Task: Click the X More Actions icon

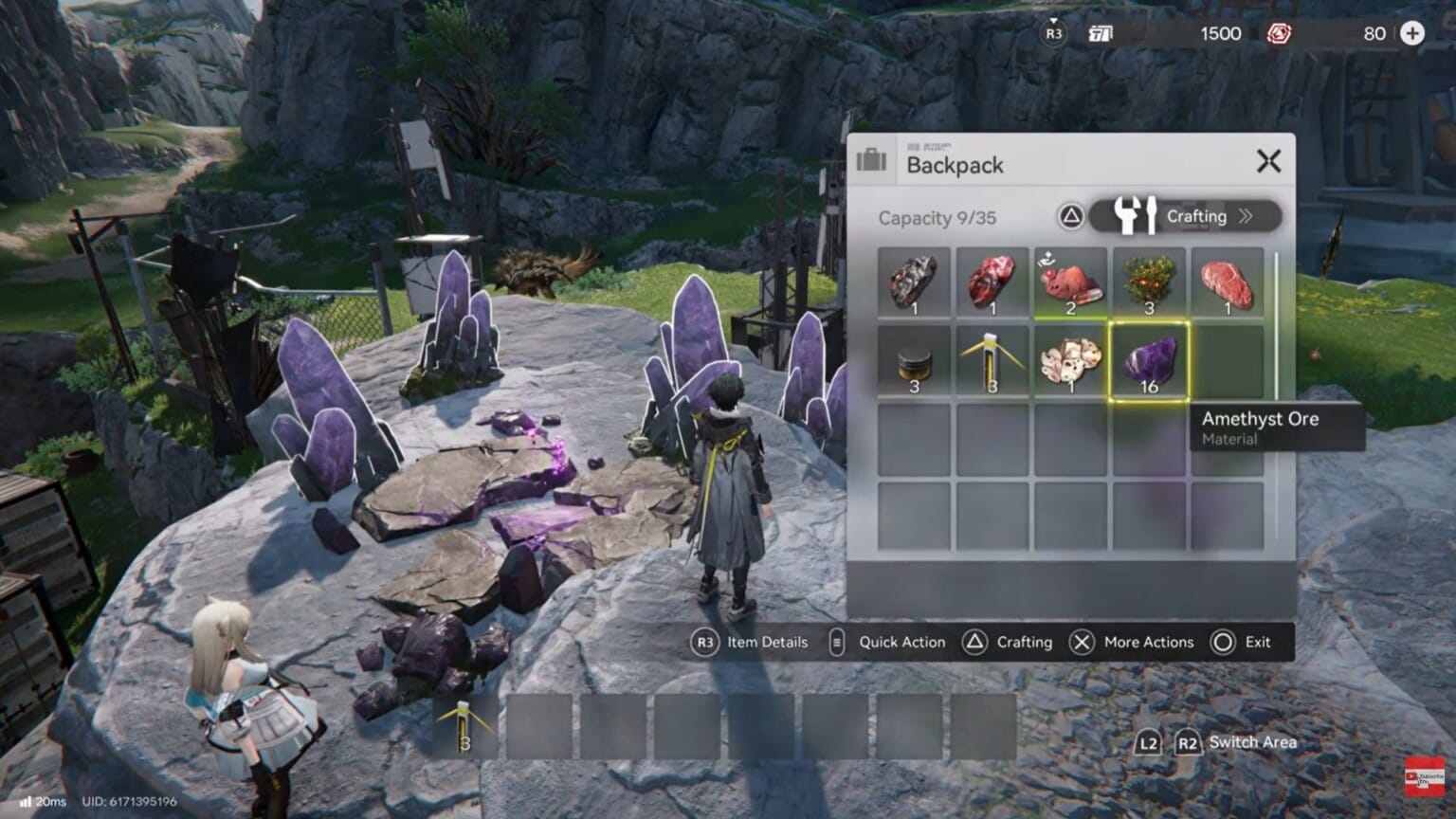Action: (x=1081, y=642)
